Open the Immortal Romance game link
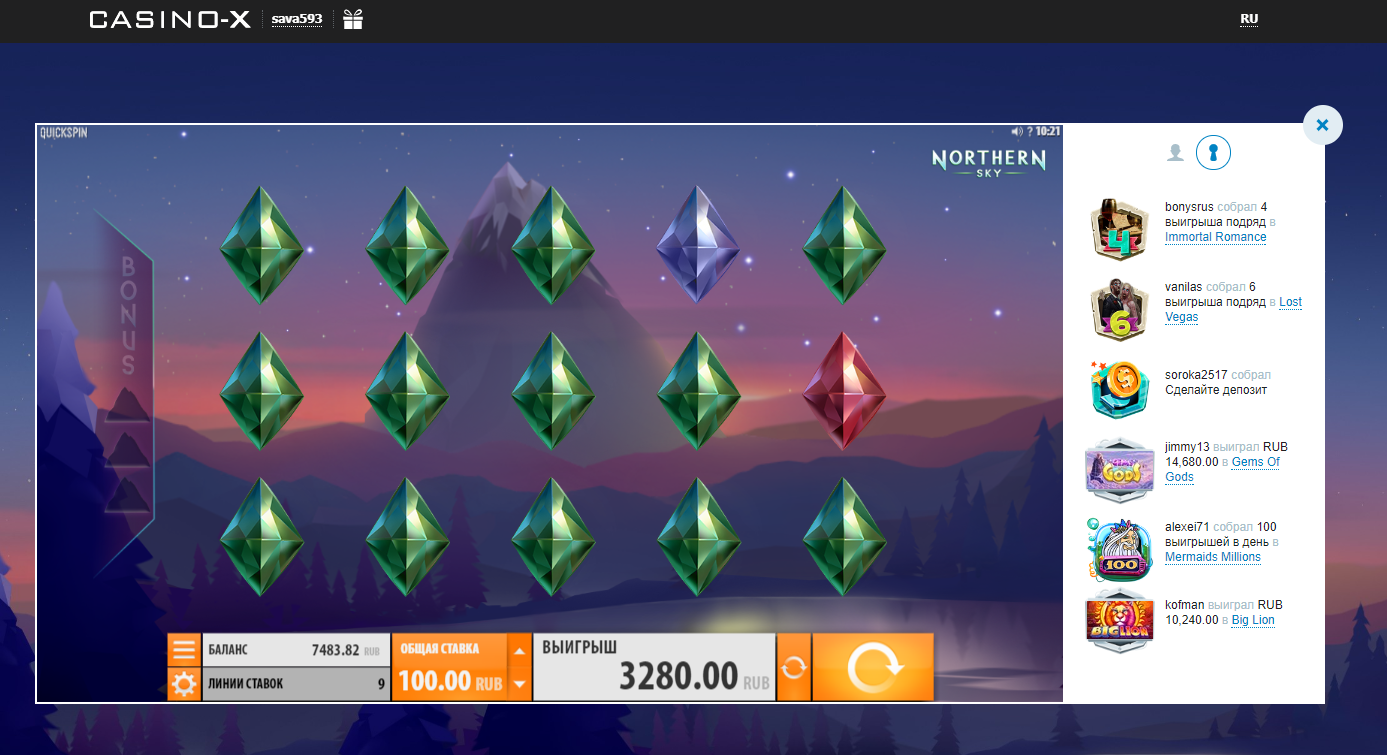1387x755 pixels. tap(1215, 237)
